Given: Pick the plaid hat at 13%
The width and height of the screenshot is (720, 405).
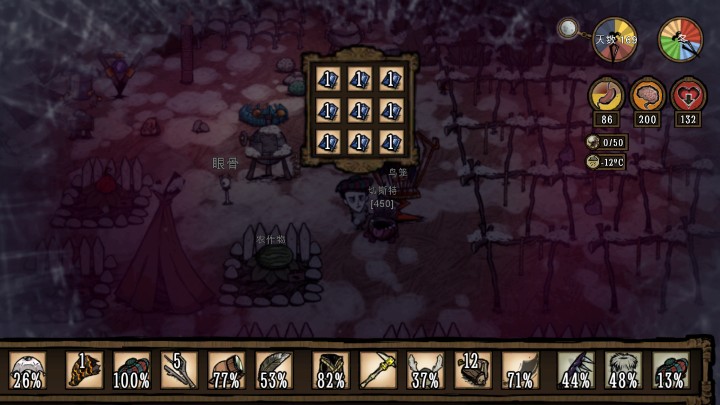Looking at the screenshot, I should pos(671,370).
